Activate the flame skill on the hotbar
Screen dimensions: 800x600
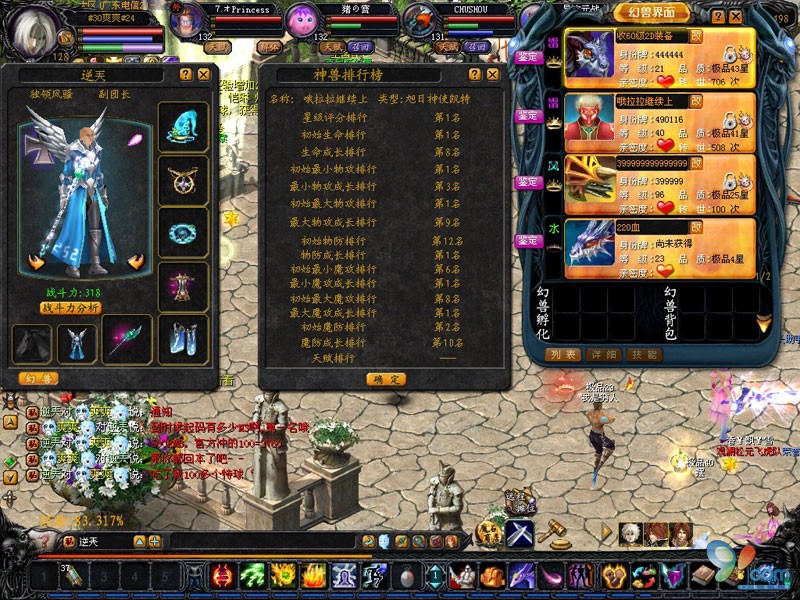[314, 576]
